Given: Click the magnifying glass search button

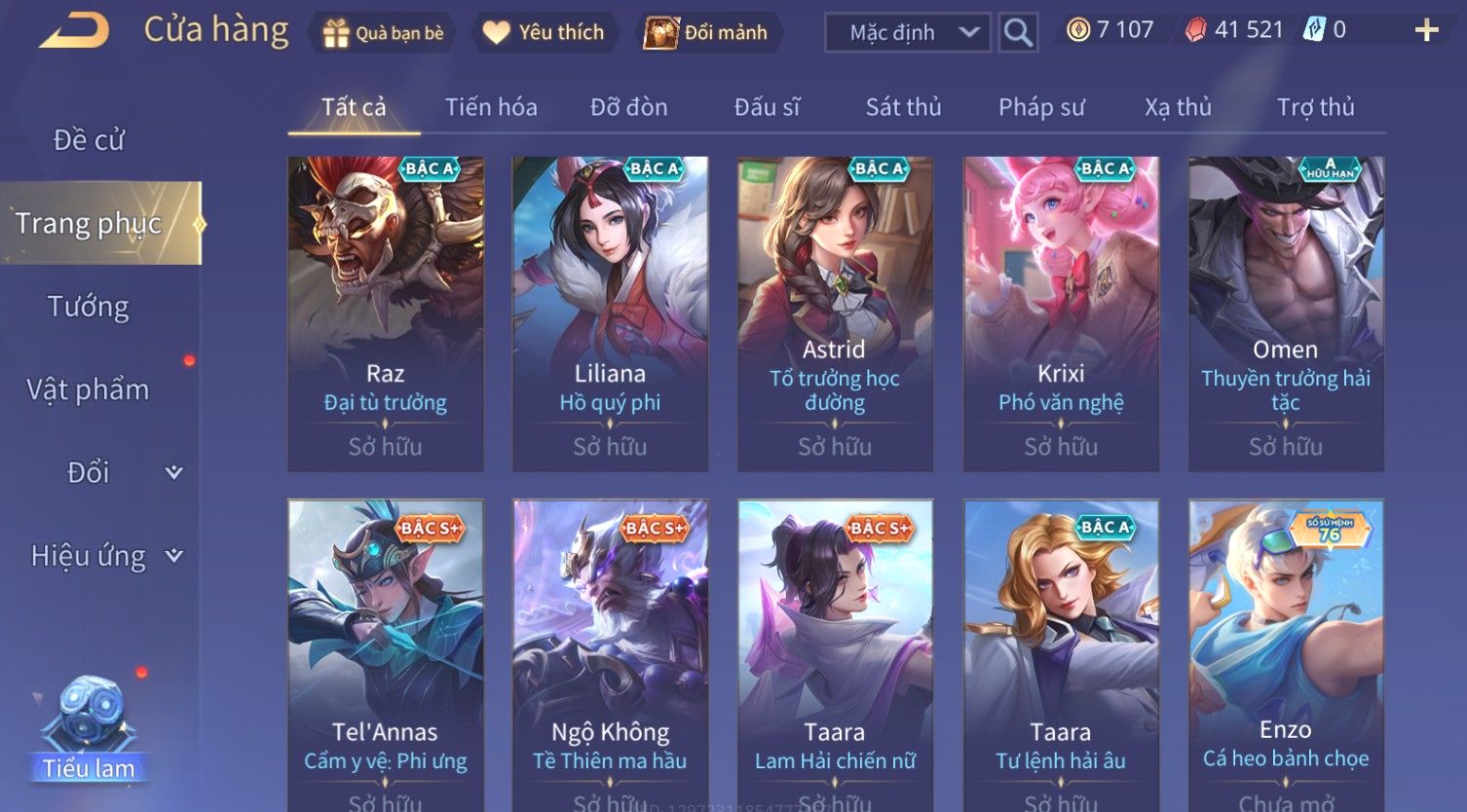Looking at the screenshot, I should click(1018, 33).
